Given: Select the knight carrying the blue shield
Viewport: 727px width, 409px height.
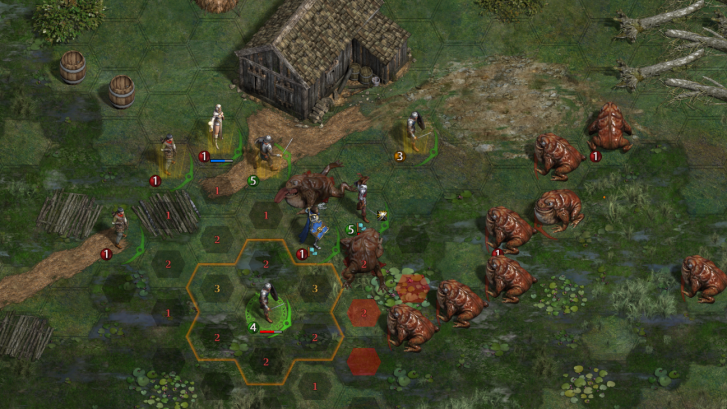Looking at the screenshot, I should point(316,229).
